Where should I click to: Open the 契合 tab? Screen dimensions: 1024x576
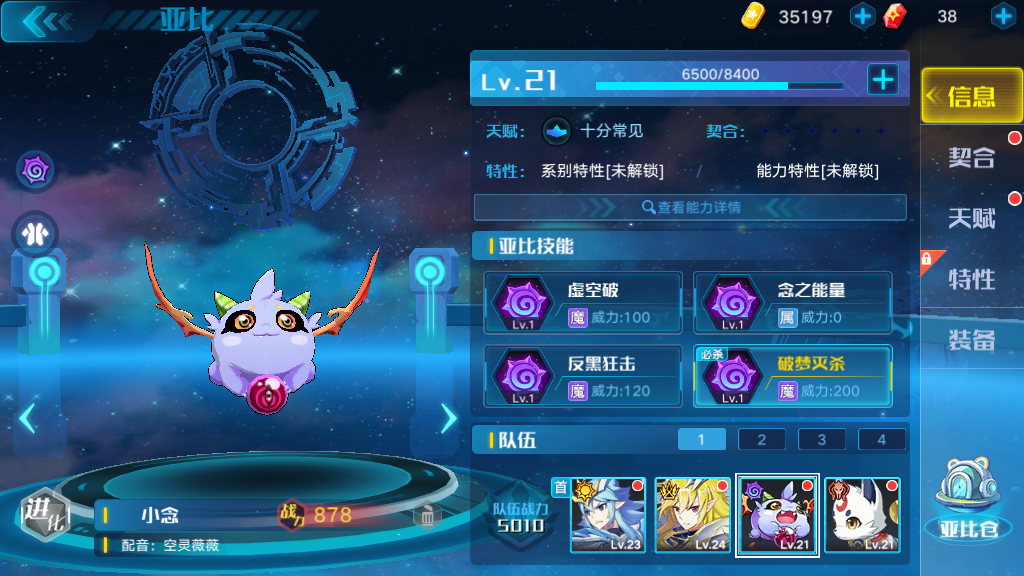coord(971,157)
